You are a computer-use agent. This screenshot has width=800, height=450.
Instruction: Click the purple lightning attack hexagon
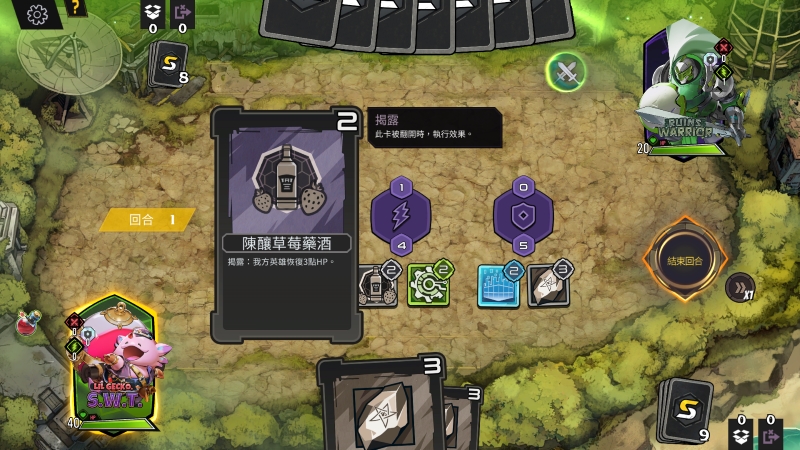click(401, 215)
